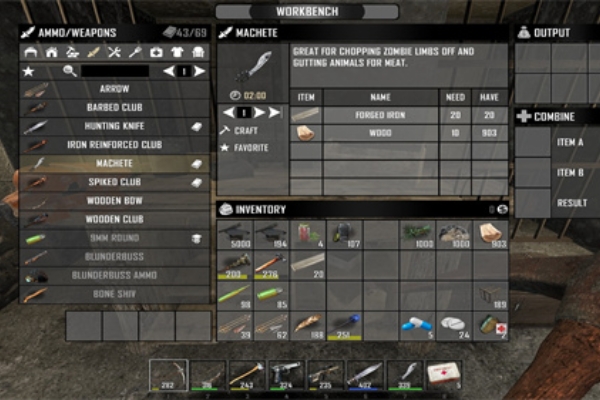Click the recipe search box
600x400 pixels.
[114, 71]
